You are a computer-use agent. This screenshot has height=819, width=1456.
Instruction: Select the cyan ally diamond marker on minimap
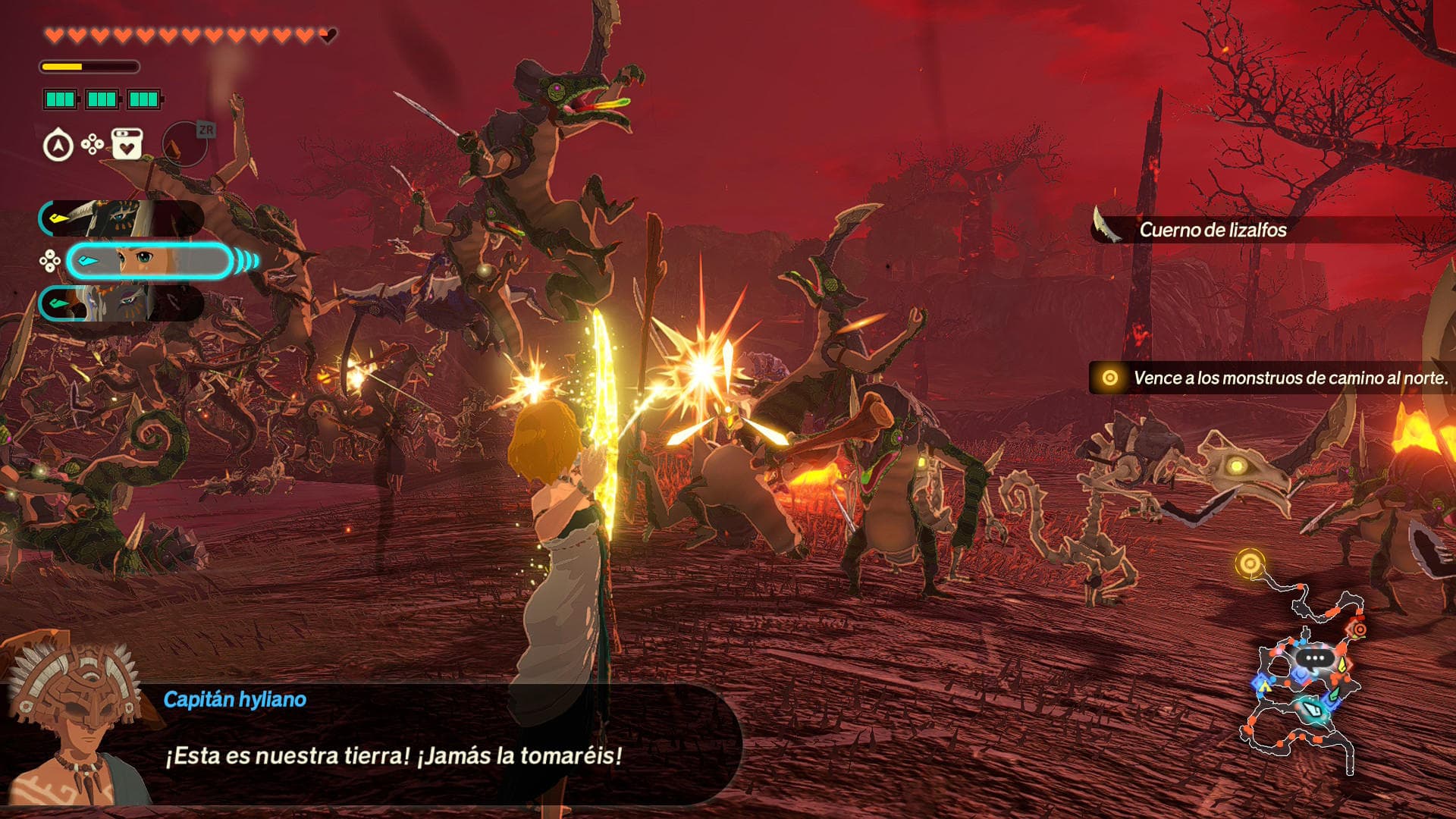pyautogui.click(x=1313, y=710)
